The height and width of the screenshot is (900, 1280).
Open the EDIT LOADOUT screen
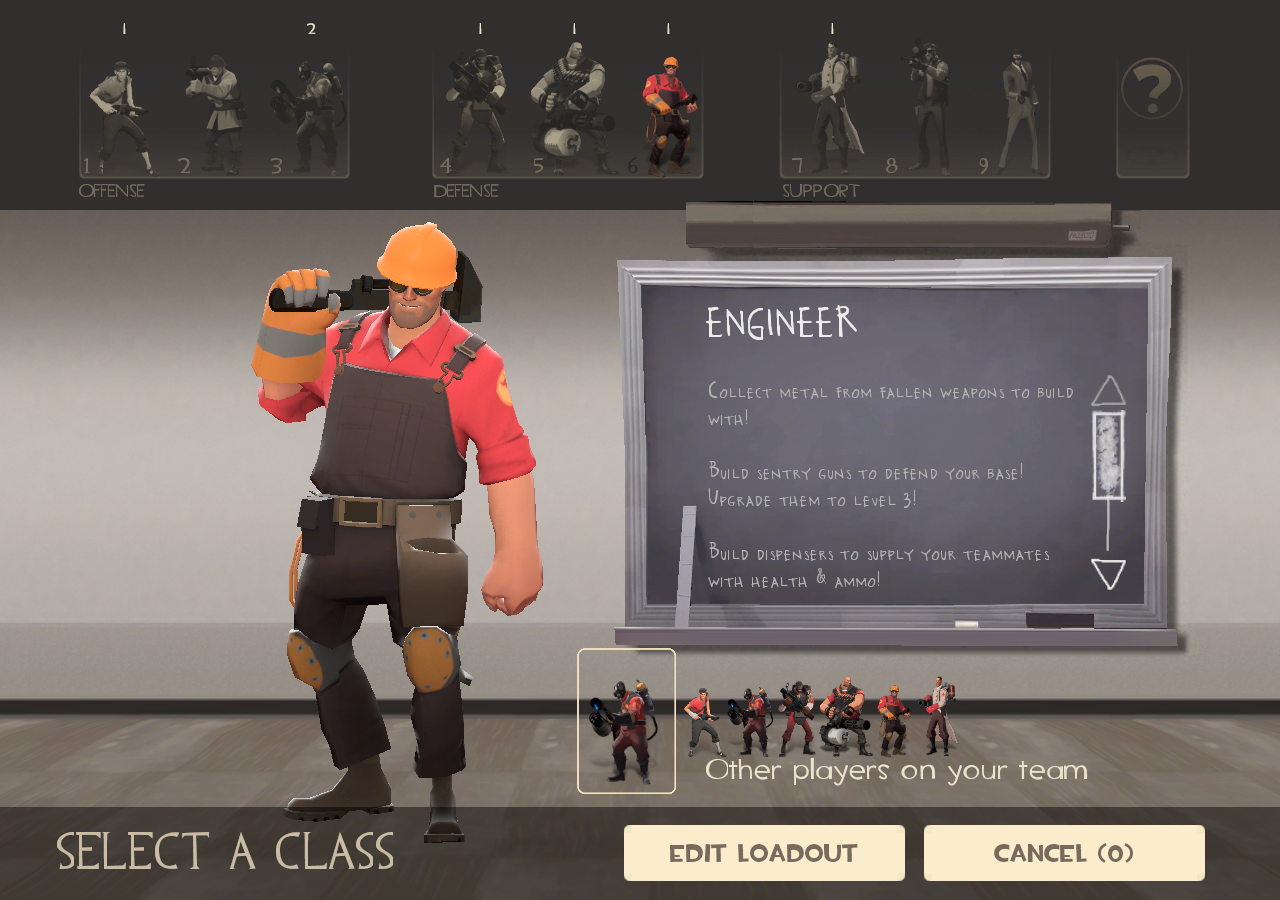pyautogui.click(x=763, y=852)
